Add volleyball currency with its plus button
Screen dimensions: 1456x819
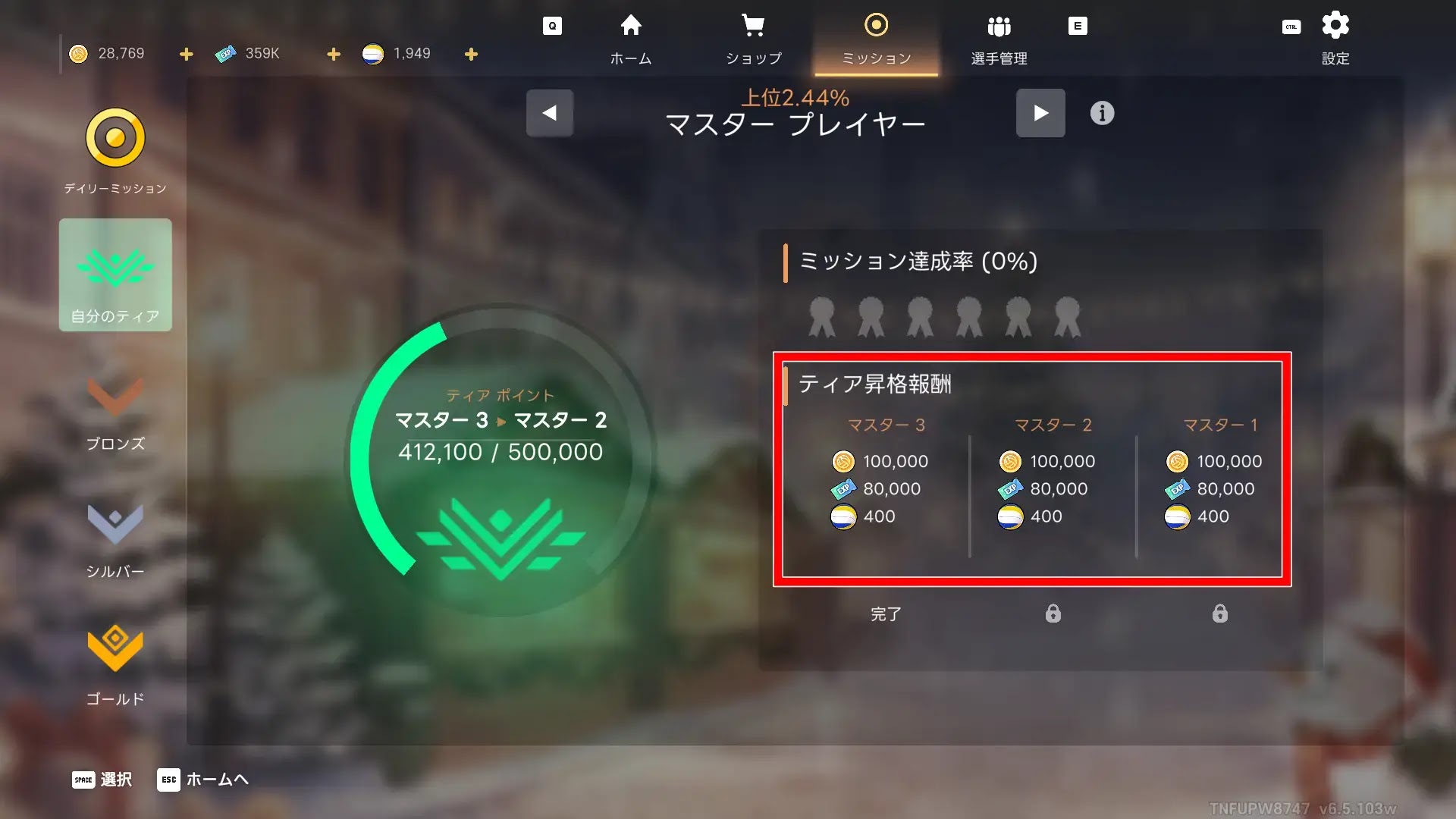471,54
